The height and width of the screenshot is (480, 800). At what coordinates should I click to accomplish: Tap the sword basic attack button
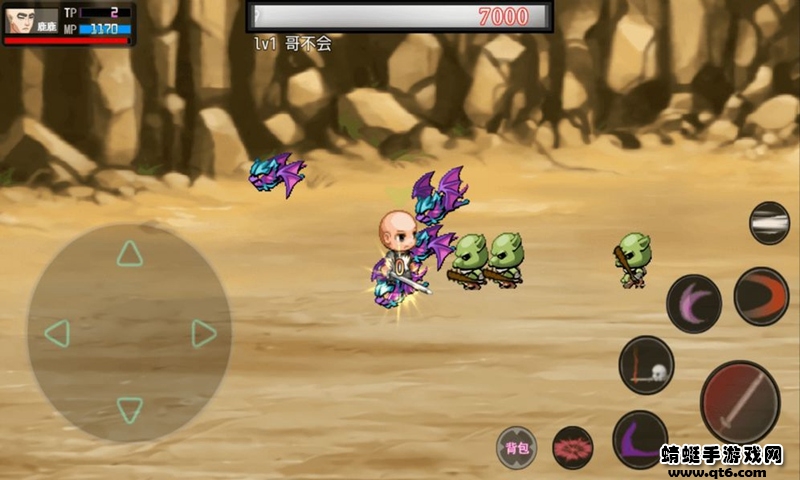pyautogui.click(x=739, y=402)
